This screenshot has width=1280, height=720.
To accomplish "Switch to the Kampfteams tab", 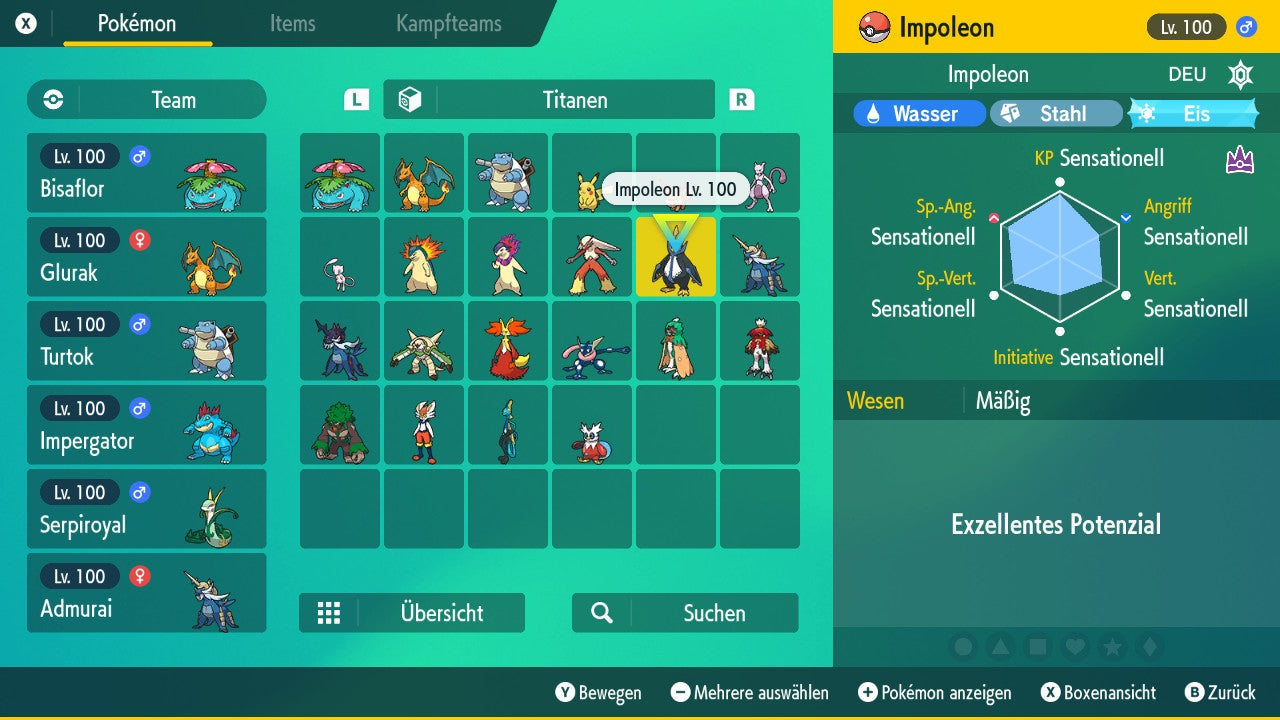I will (x=447, y=24).
